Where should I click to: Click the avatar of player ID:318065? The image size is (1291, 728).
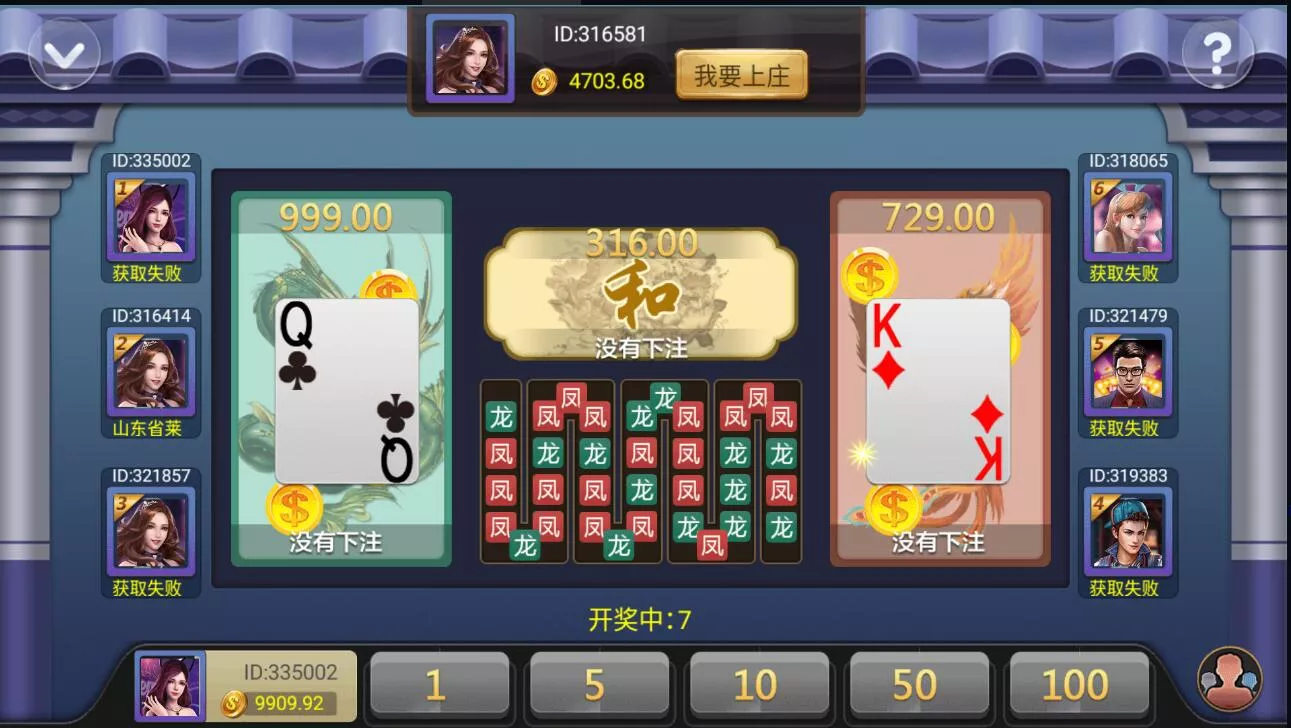tap(1127, 212)
